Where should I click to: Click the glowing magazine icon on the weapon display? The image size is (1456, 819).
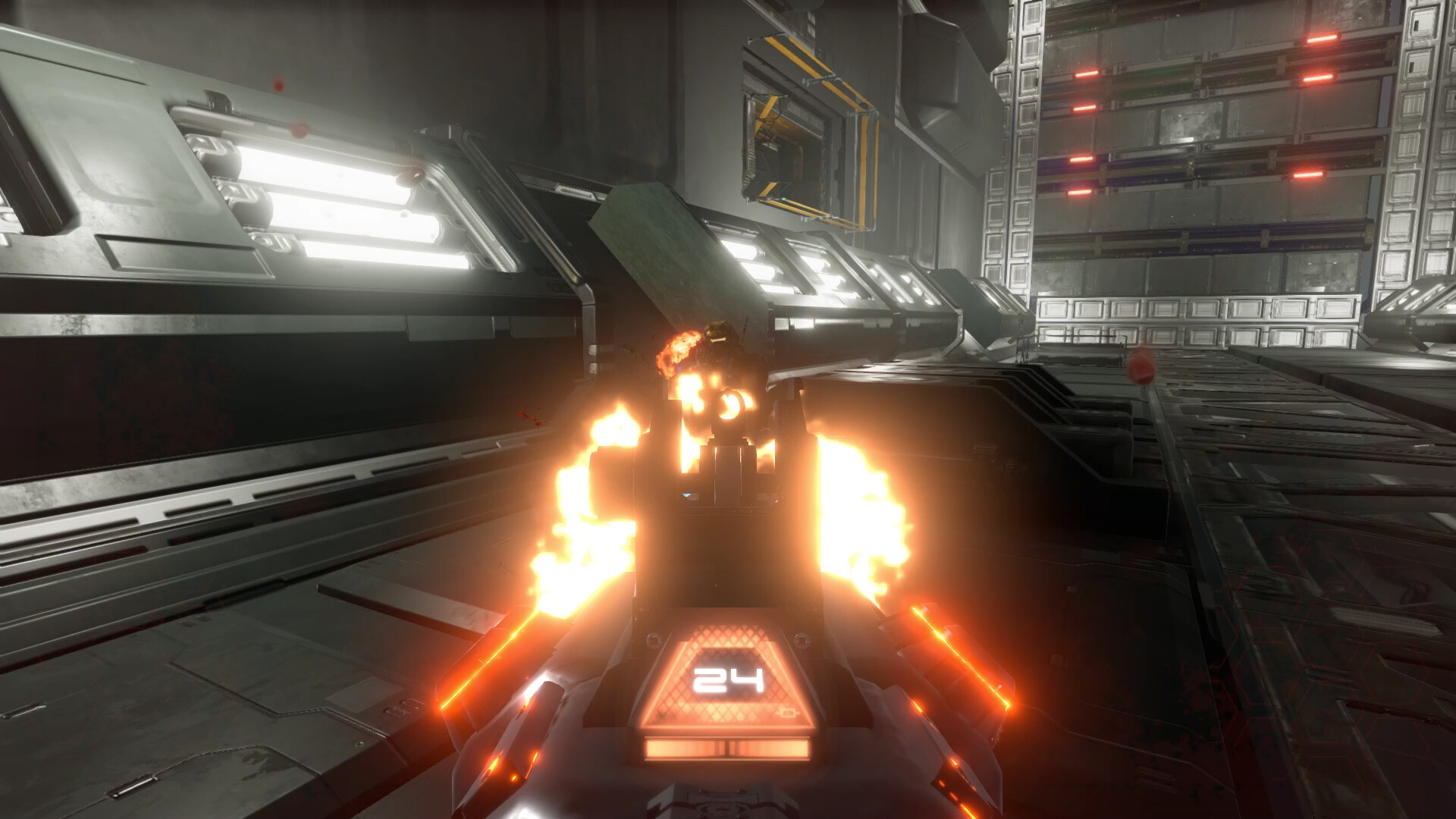788,713
